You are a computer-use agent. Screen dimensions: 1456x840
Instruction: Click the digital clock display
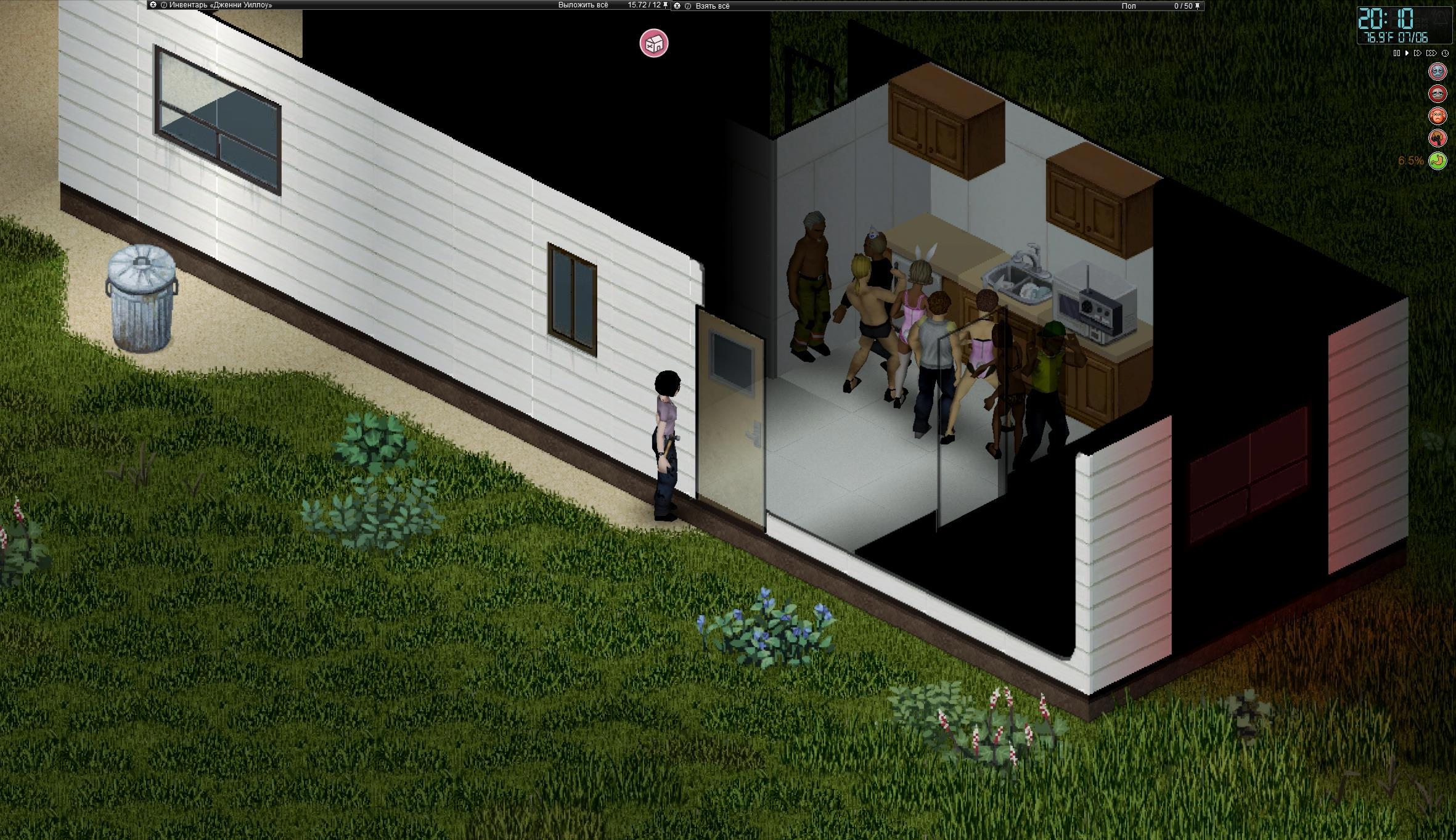(1399, 25)
